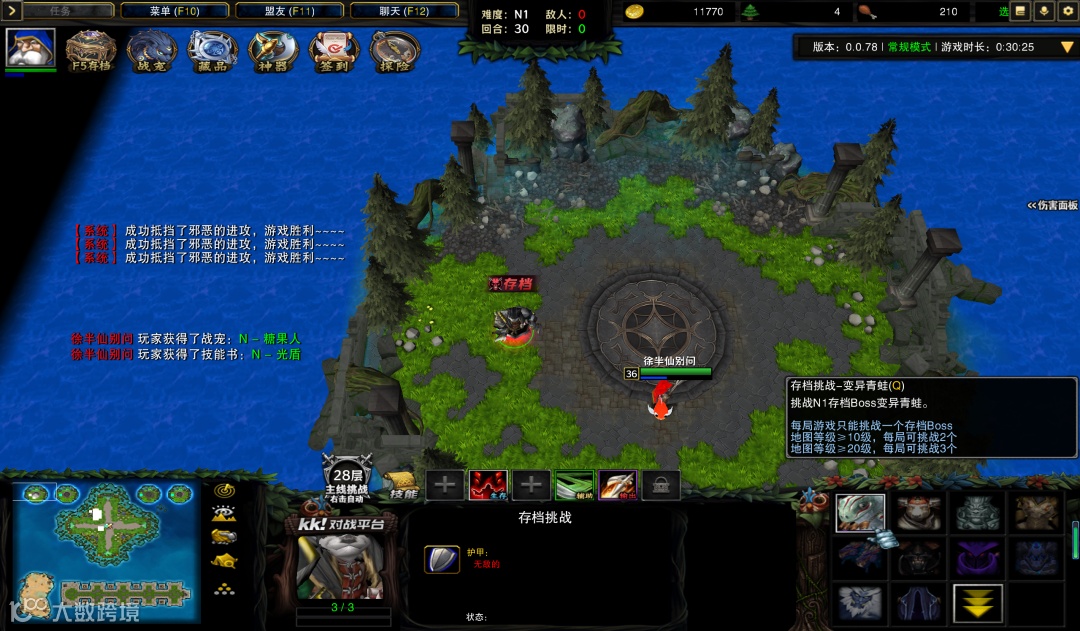Viewport: 1080px width, 631px height.
Task: Expand the arrow next to 任务
Action: [x=10, y=11]
